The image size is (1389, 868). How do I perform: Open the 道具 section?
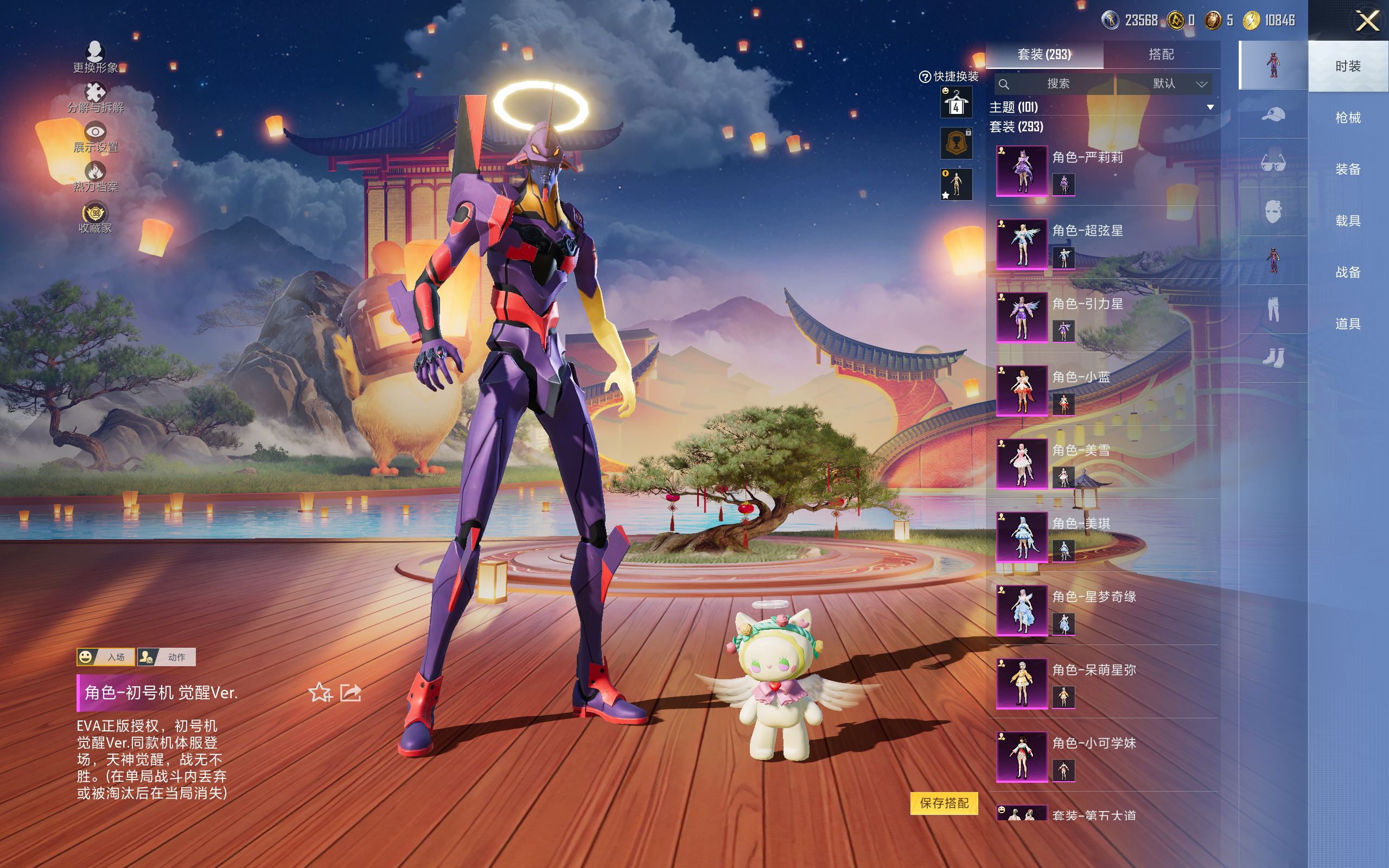click(1348, 324)
